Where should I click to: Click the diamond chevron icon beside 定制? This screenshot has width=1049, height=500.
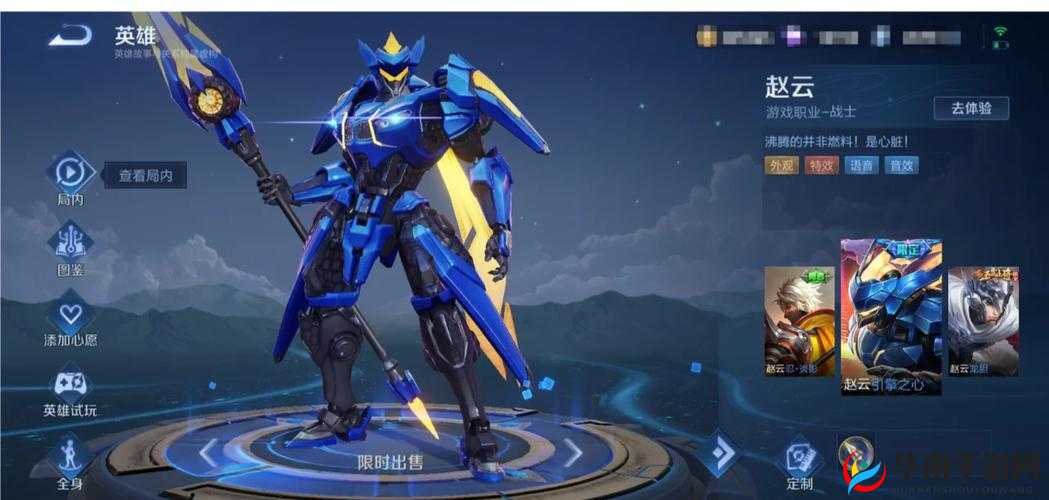[x=720, y=456]
